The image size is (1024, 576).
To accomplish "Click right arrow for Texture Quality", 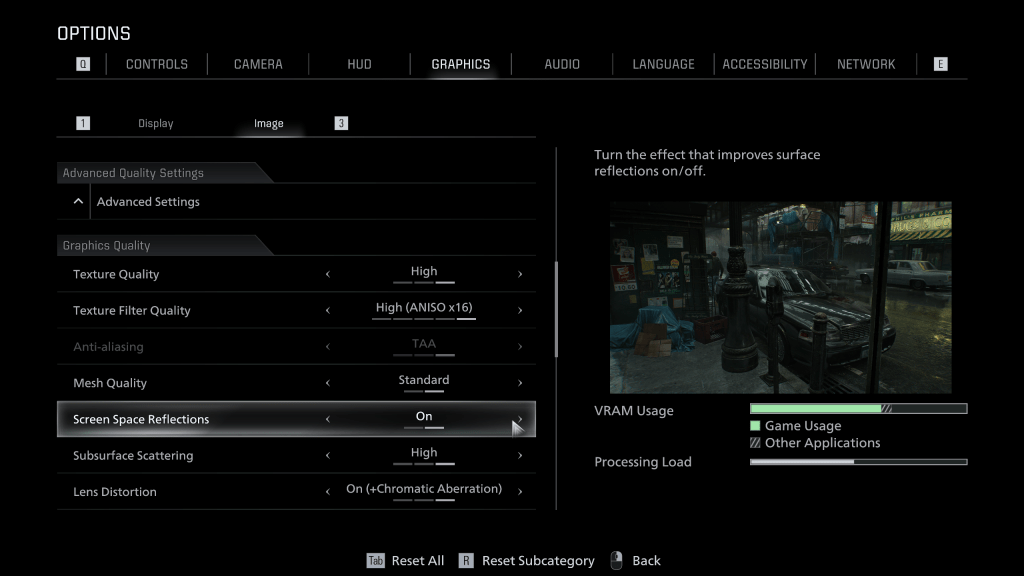I will [520, 274].
